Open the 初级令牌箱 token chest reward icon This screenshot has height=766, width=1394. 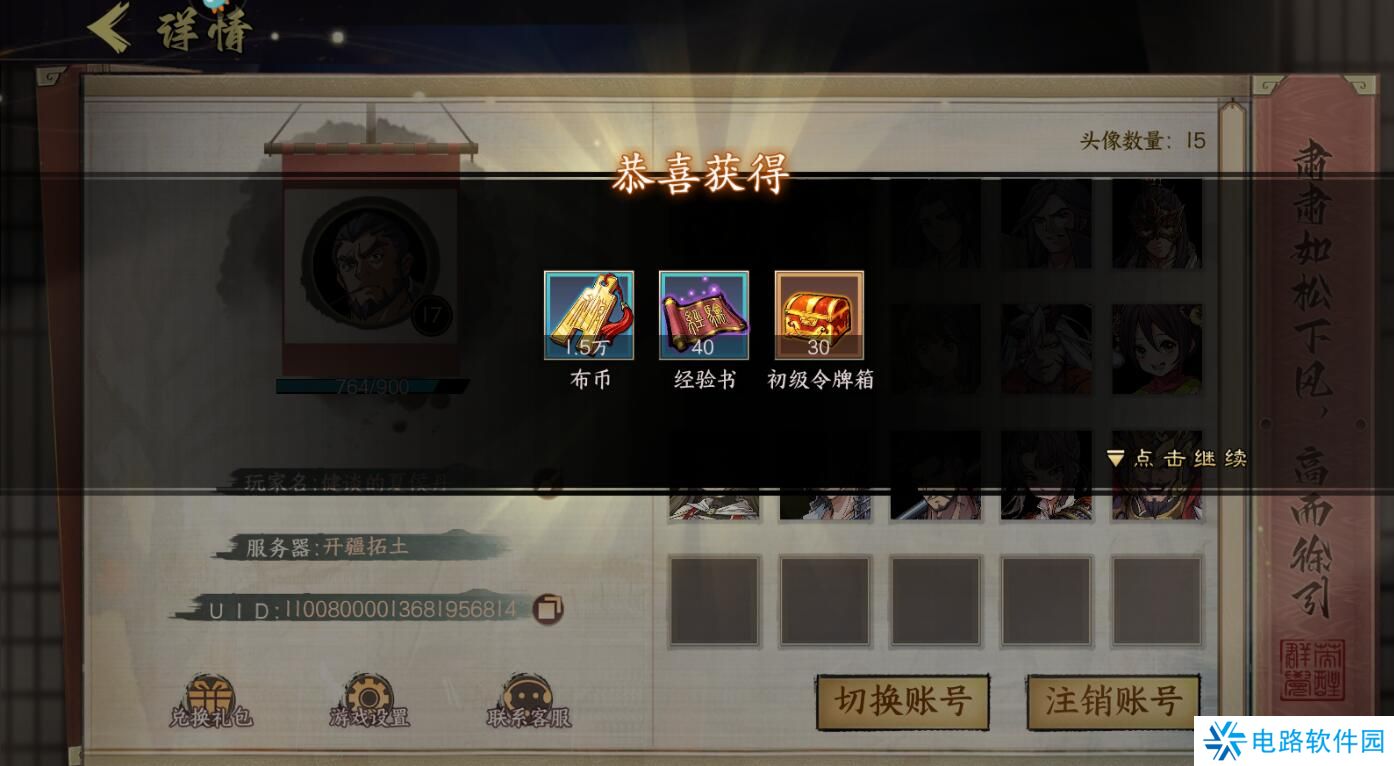click(819, 315)
